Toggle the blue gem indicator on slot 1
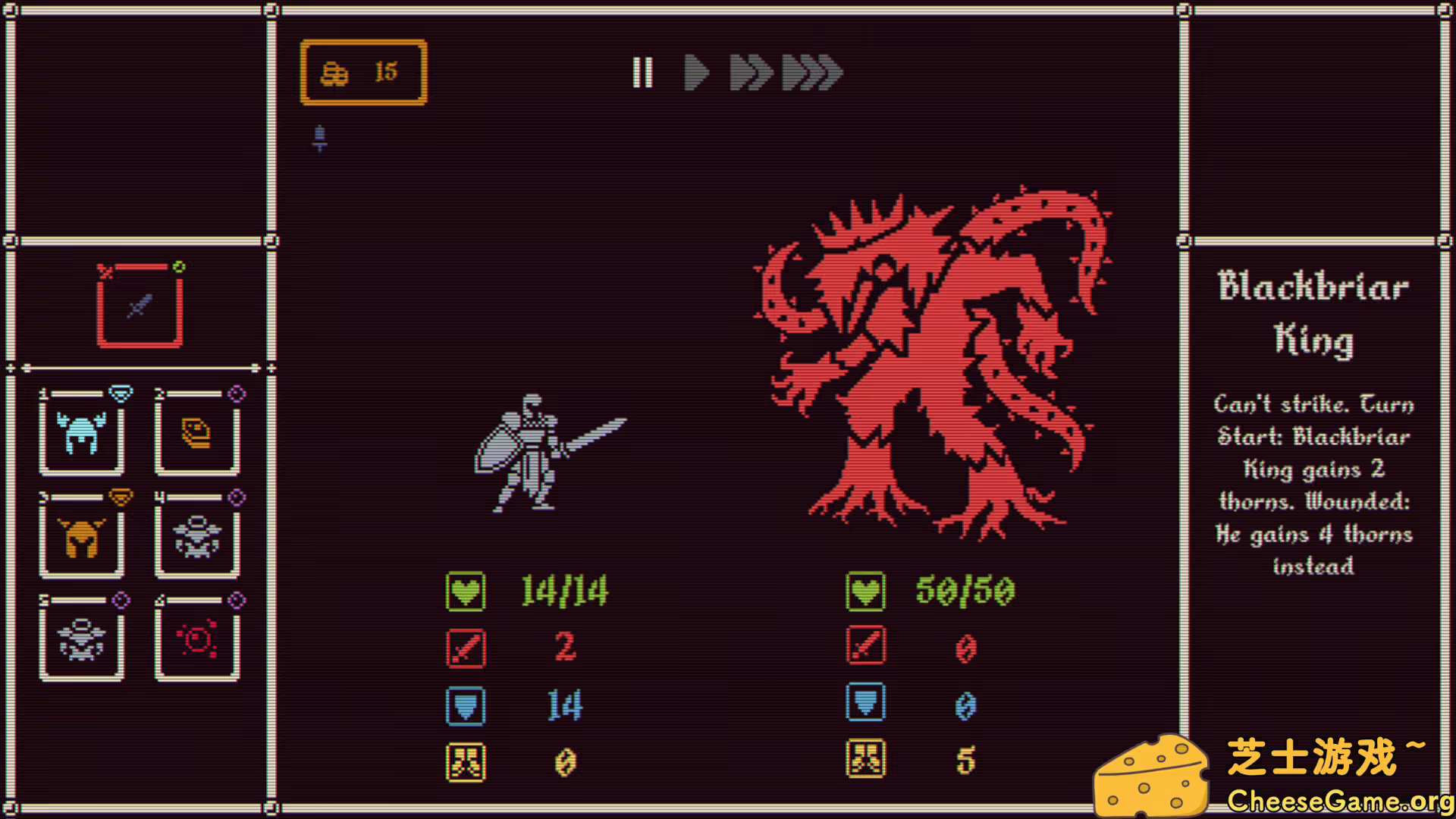The width and height of the screenshot is (1456, 819). [x=120, y=394]
